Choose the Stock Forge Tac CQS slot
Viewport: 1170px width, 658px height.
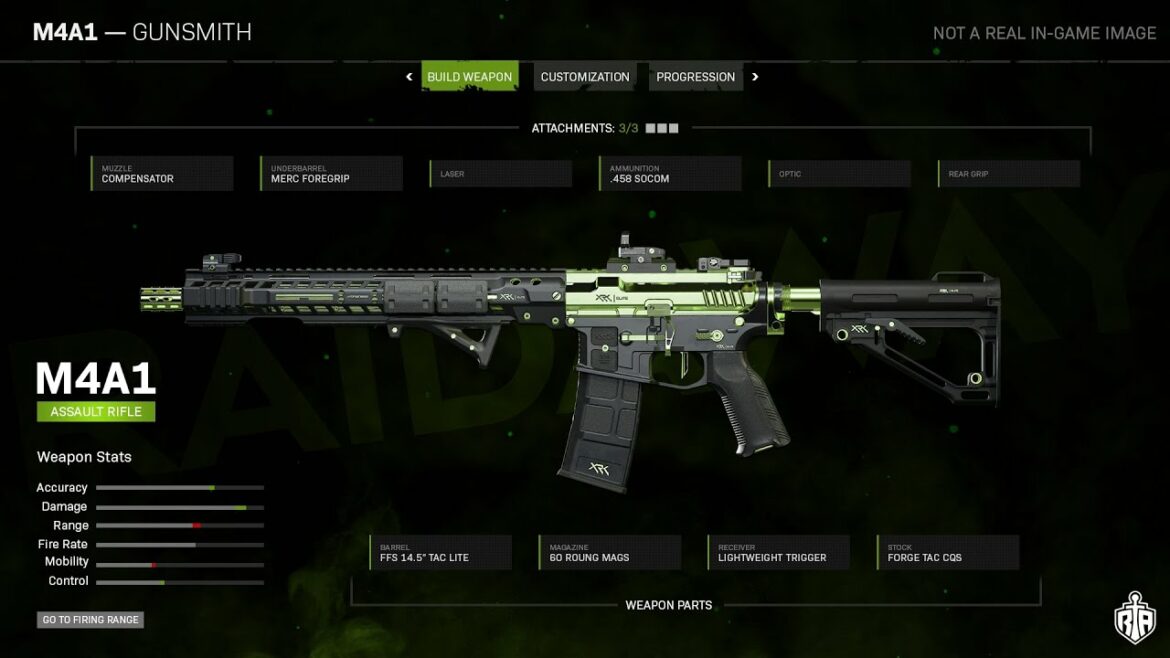[949, 553]
